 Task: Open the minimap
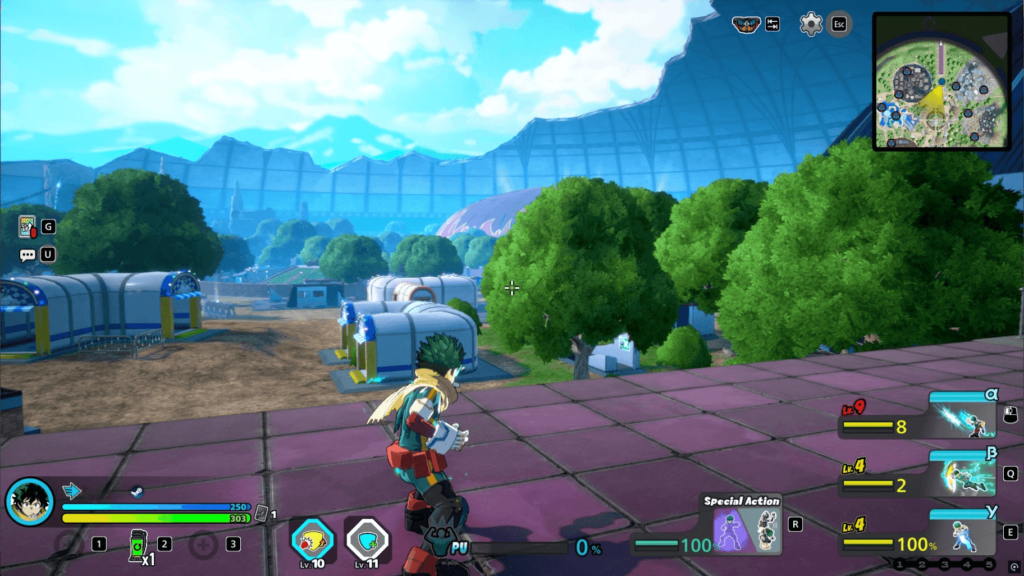(940, 81)
